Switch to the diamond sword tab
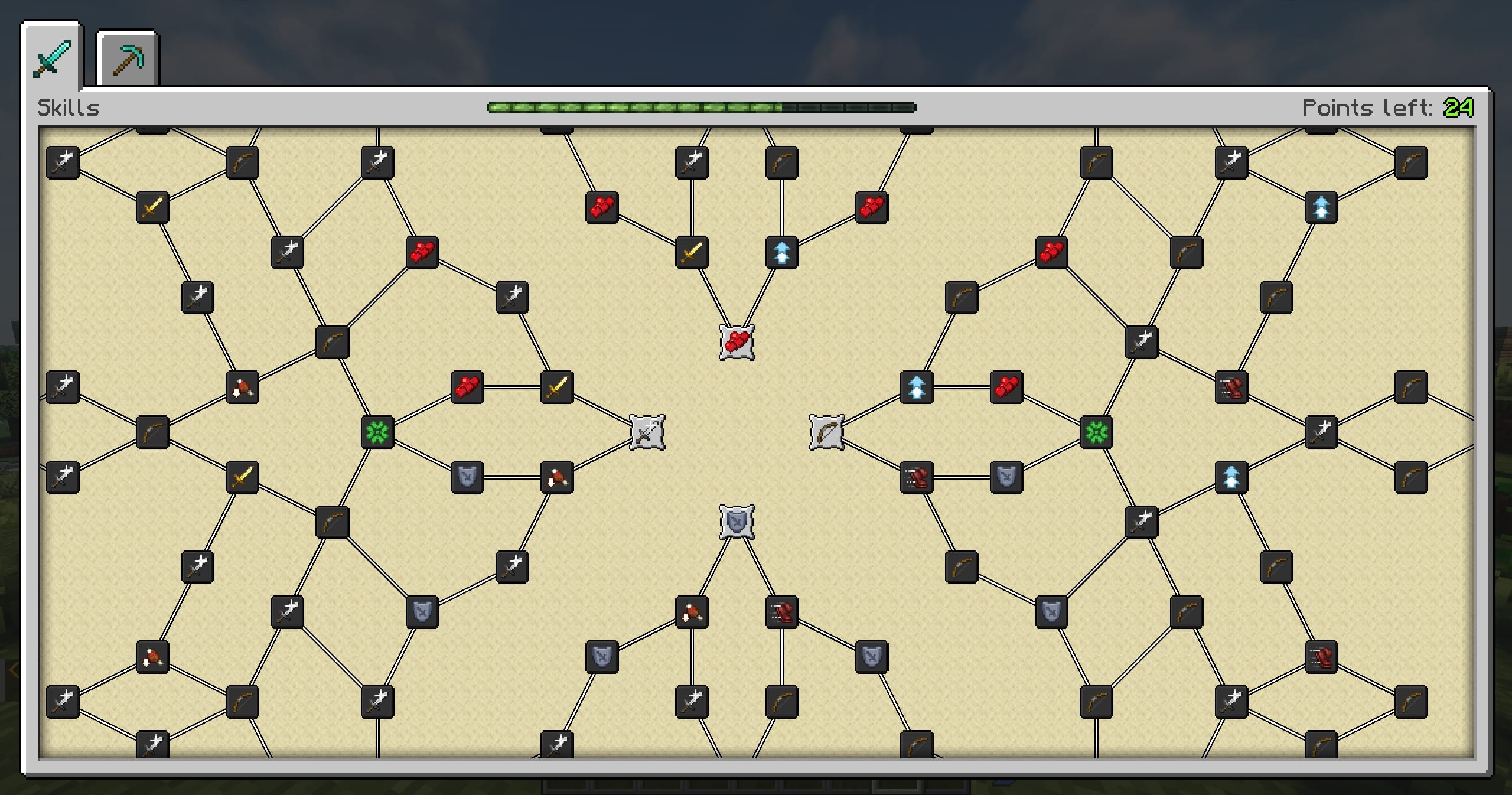1512x795 pixels. (x=52, y=58)
